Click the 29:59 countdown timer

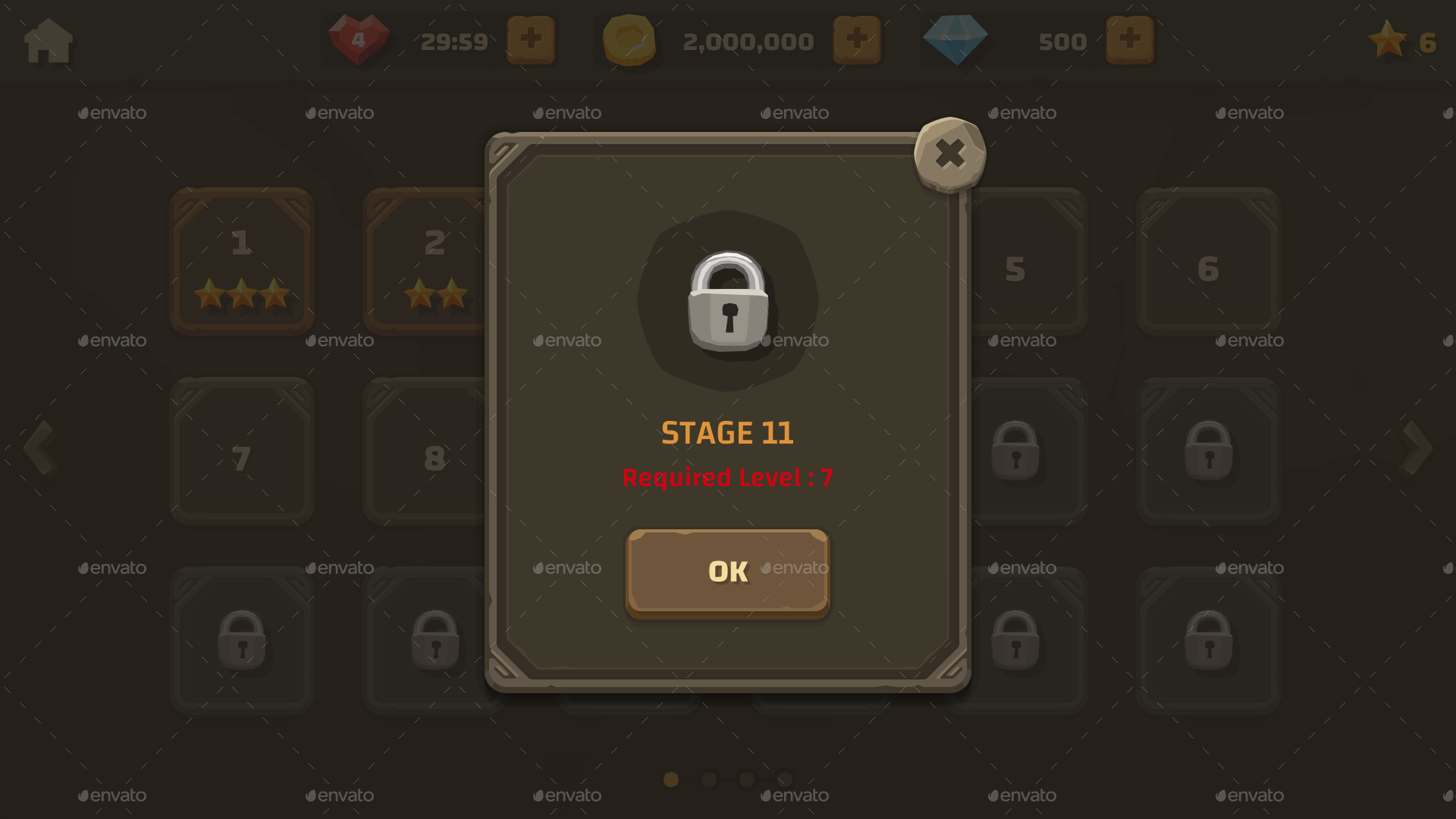pyautogui.click(x=455, y=42)
